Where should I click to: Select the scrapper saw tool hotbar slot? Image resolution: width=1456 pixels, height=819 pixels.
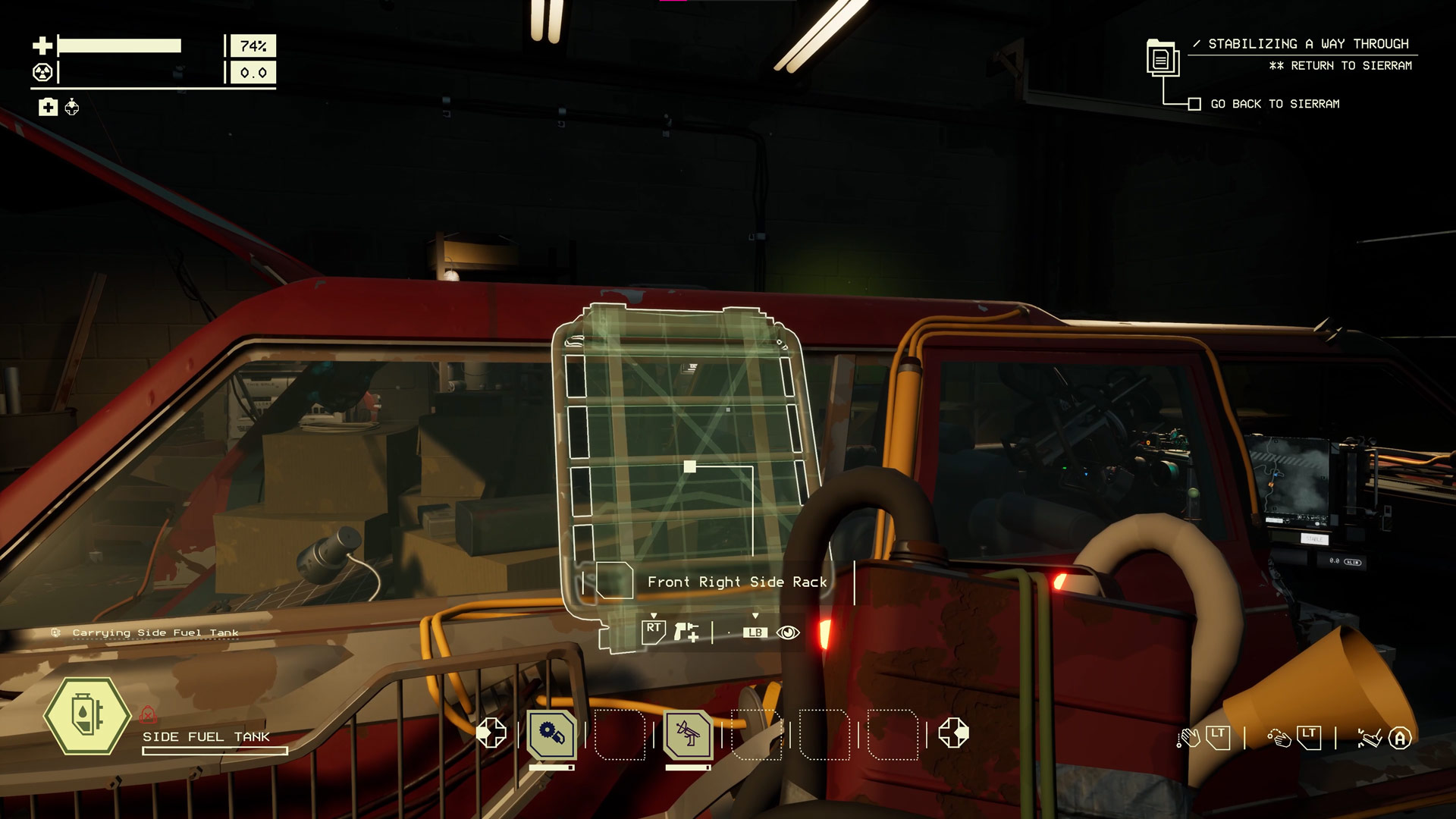pos(551,733)
